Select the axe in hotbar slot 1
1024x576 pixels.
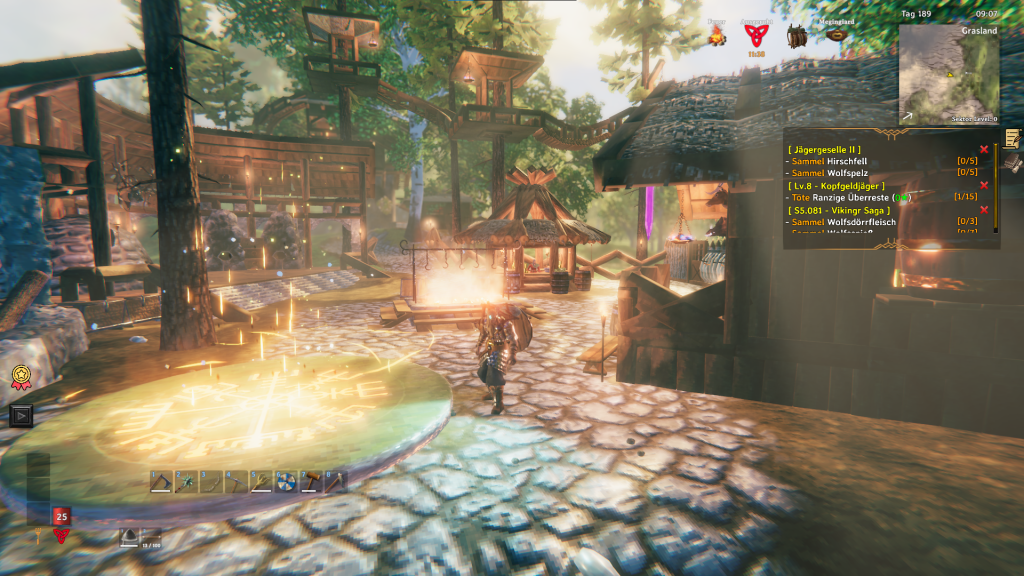pos(162,482)
